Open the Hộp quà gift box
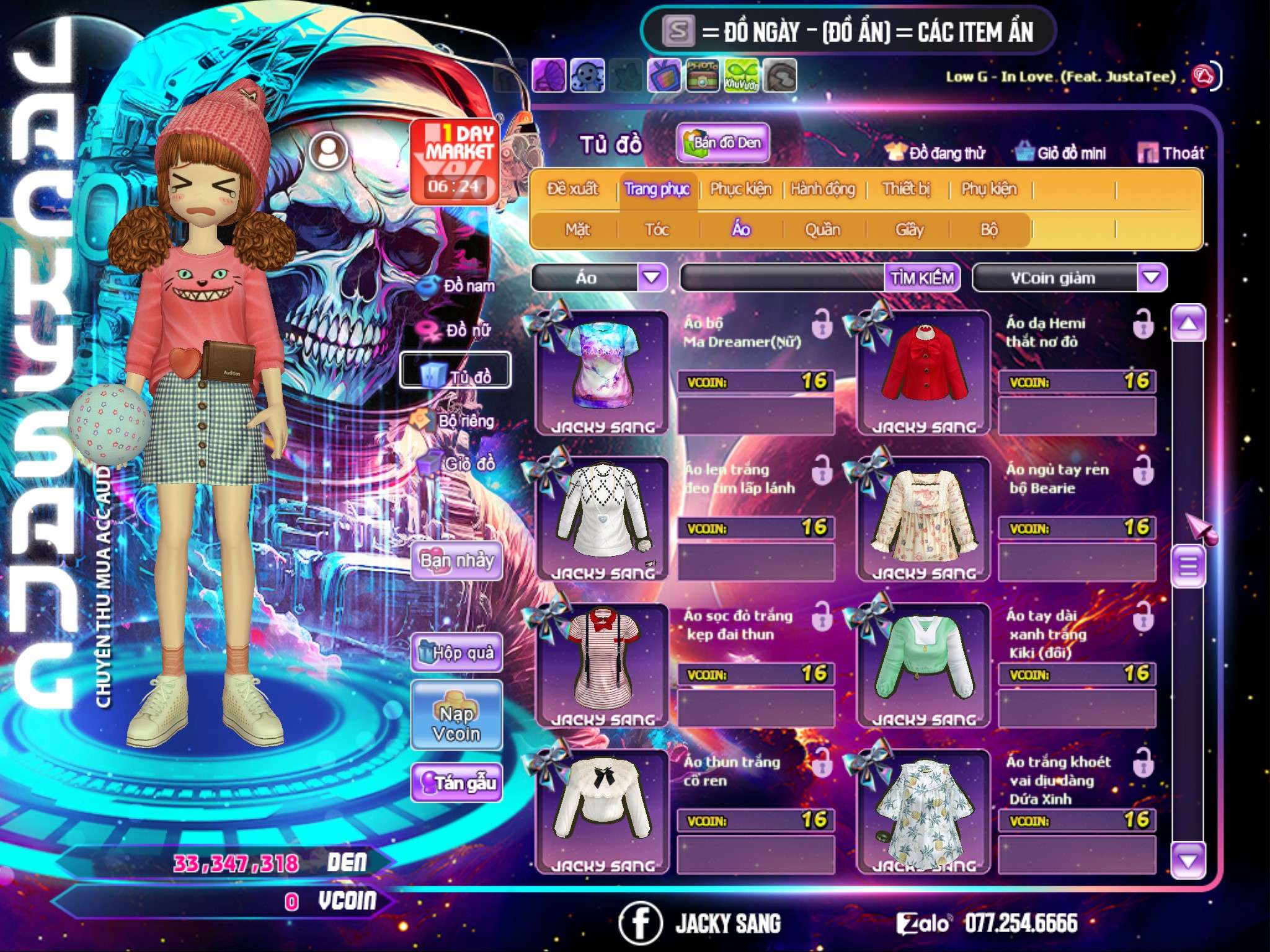This screenshot has height=952, width=1270. pyautogui.click(x=457, y=652)
